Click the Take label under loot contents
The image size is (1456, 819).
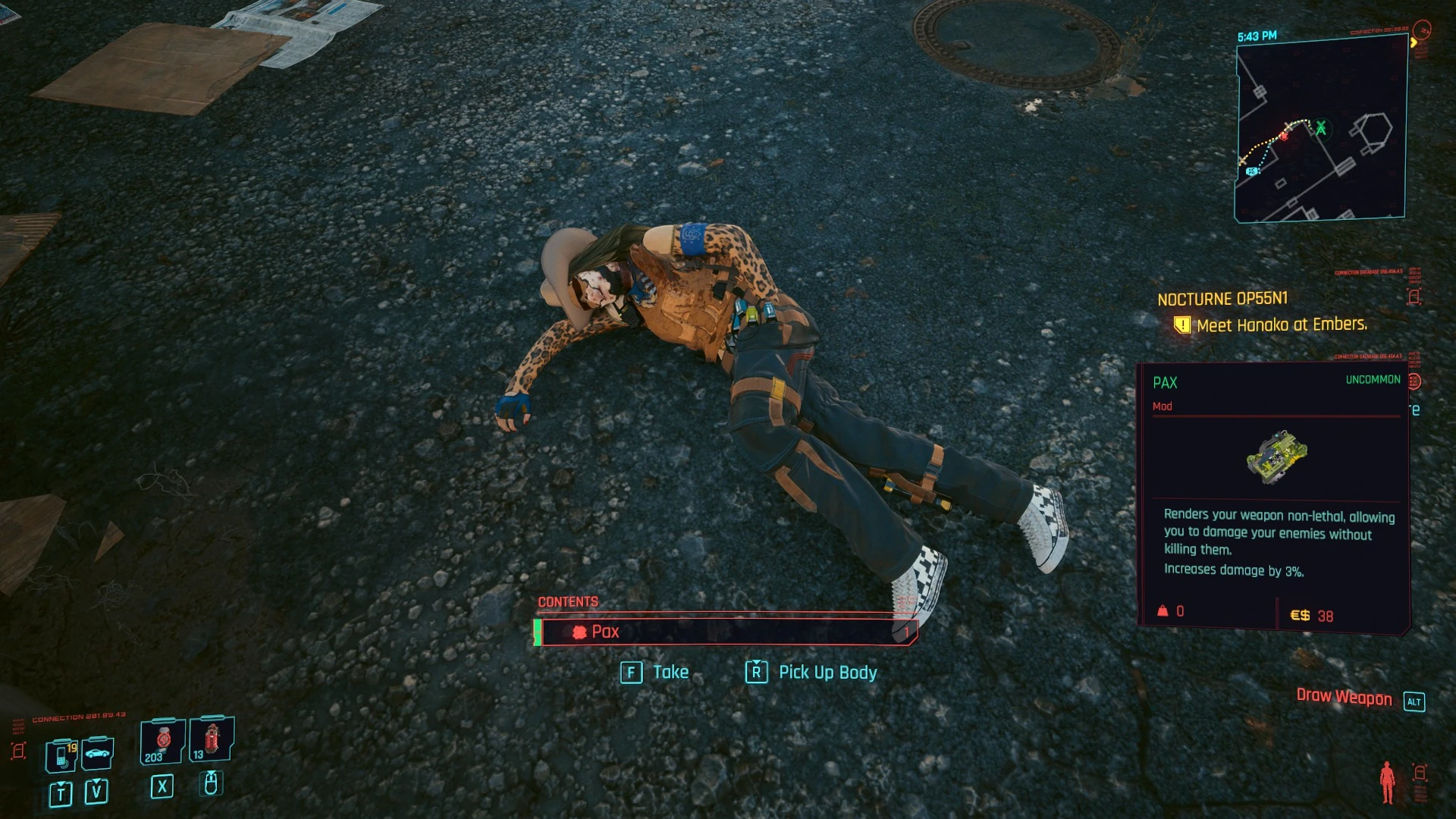(x=670, y=673)
